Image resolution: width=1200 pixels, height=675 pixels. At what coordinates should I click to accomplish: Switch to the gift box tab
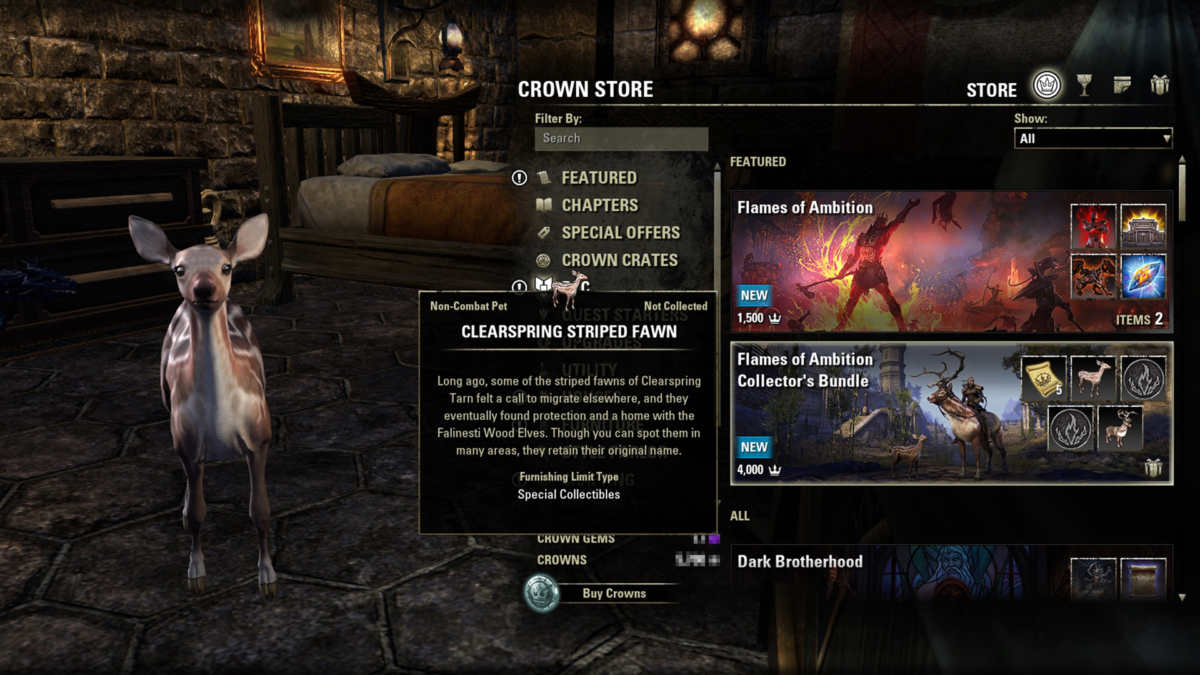[x=1160, y=86]
